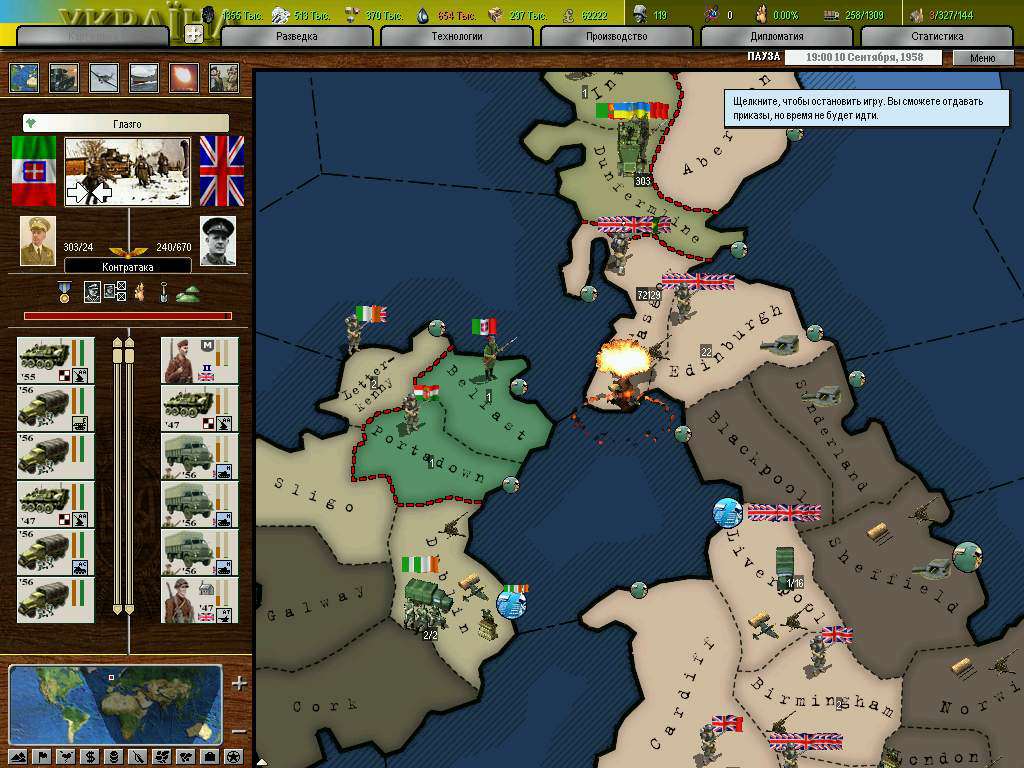Image resolution: width=1024 pixels, height=768 pixels.
Task: Select the dollar sign economic map mode
Action: (x=90, y=756)
